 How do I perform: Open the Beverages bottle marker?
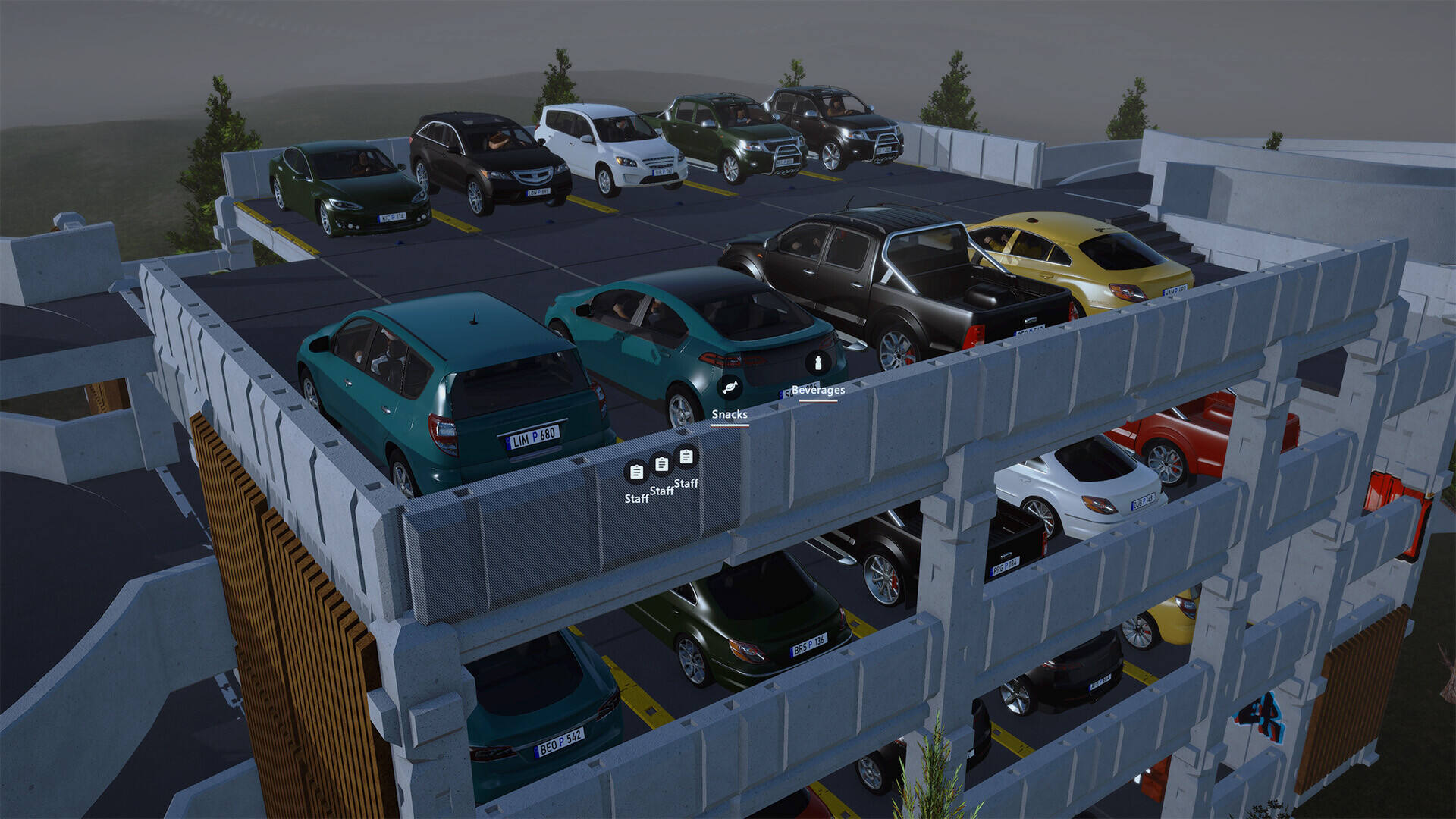(817, 363)
